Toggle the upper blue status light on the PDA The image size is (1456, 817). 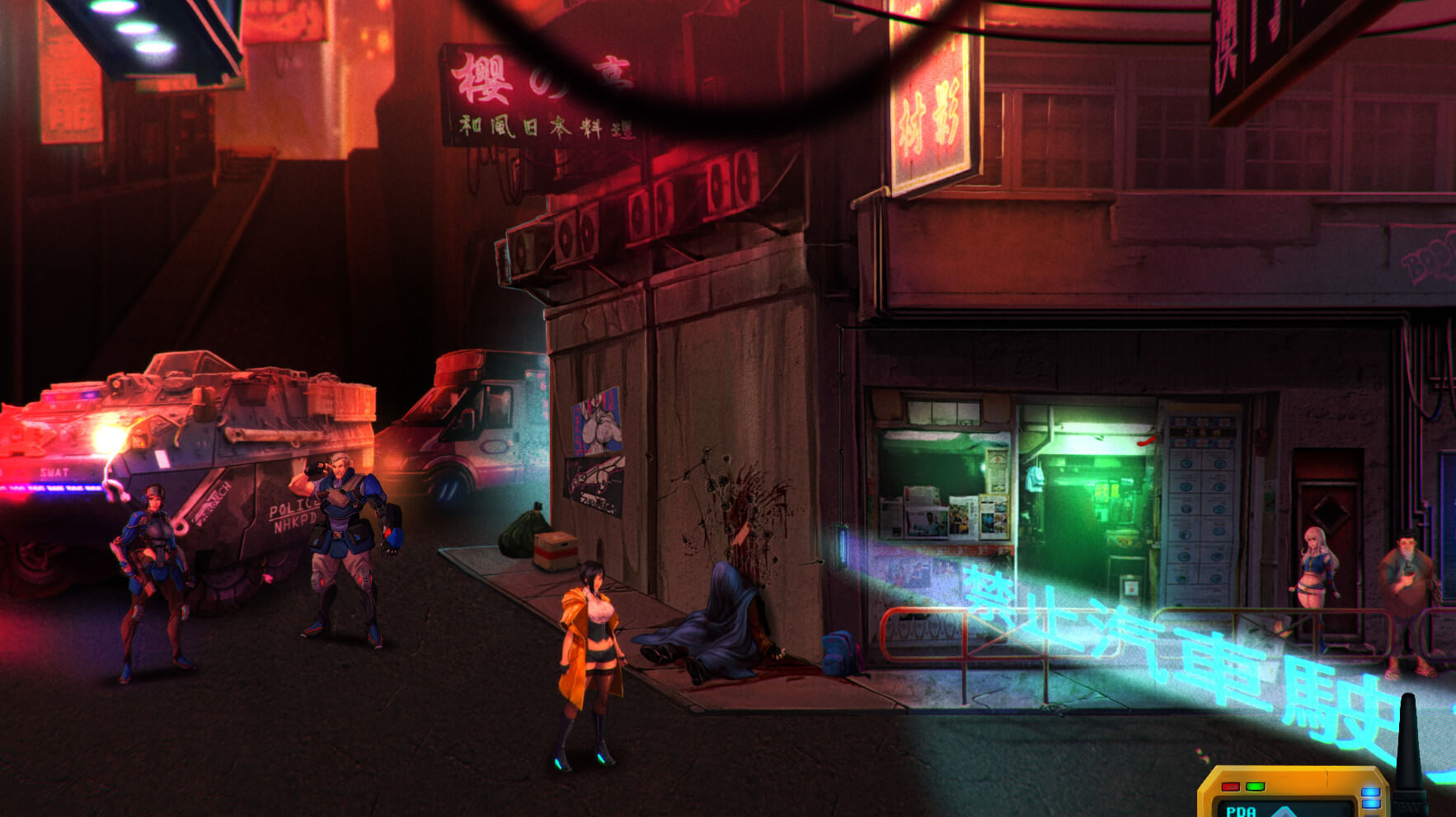click(1371, 790)
